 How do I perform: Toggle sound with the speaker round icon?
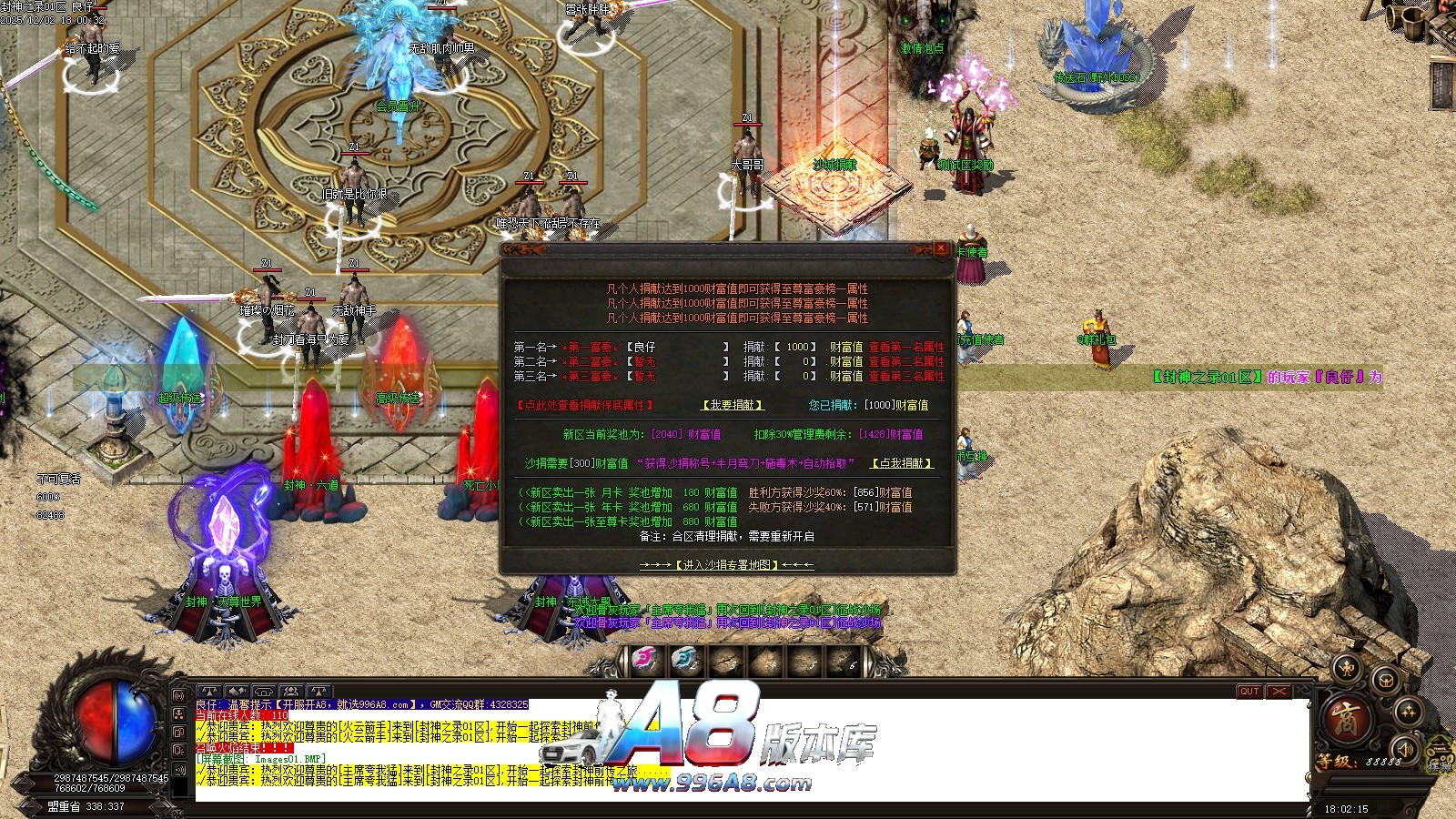pyautogui.click(x=1406, y=749)
